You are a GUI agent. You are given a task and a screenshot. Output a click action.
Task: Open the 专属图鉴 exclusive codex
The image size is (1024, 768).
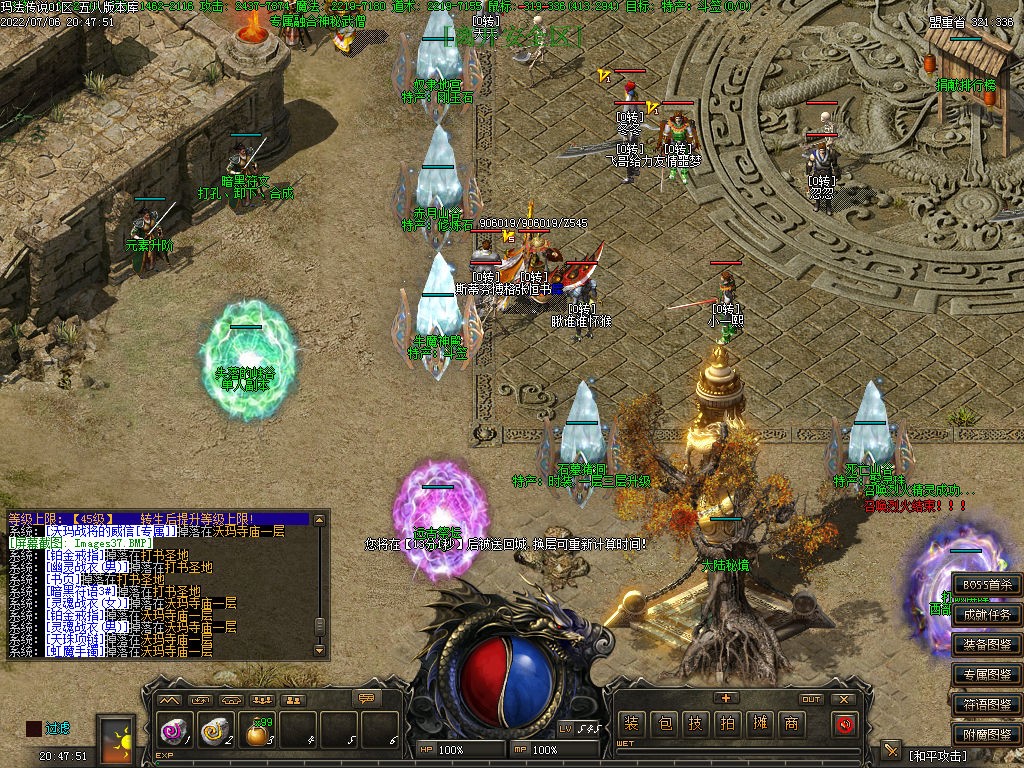point(986,675)
